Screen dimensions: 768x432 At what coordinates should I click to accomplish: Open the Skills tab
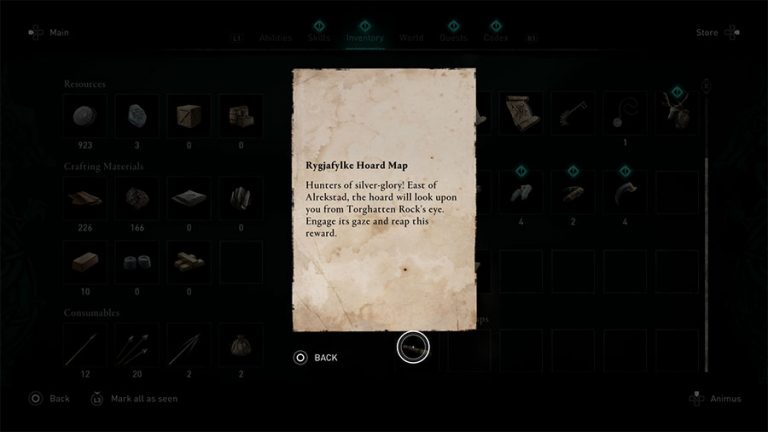coord(319,37)
